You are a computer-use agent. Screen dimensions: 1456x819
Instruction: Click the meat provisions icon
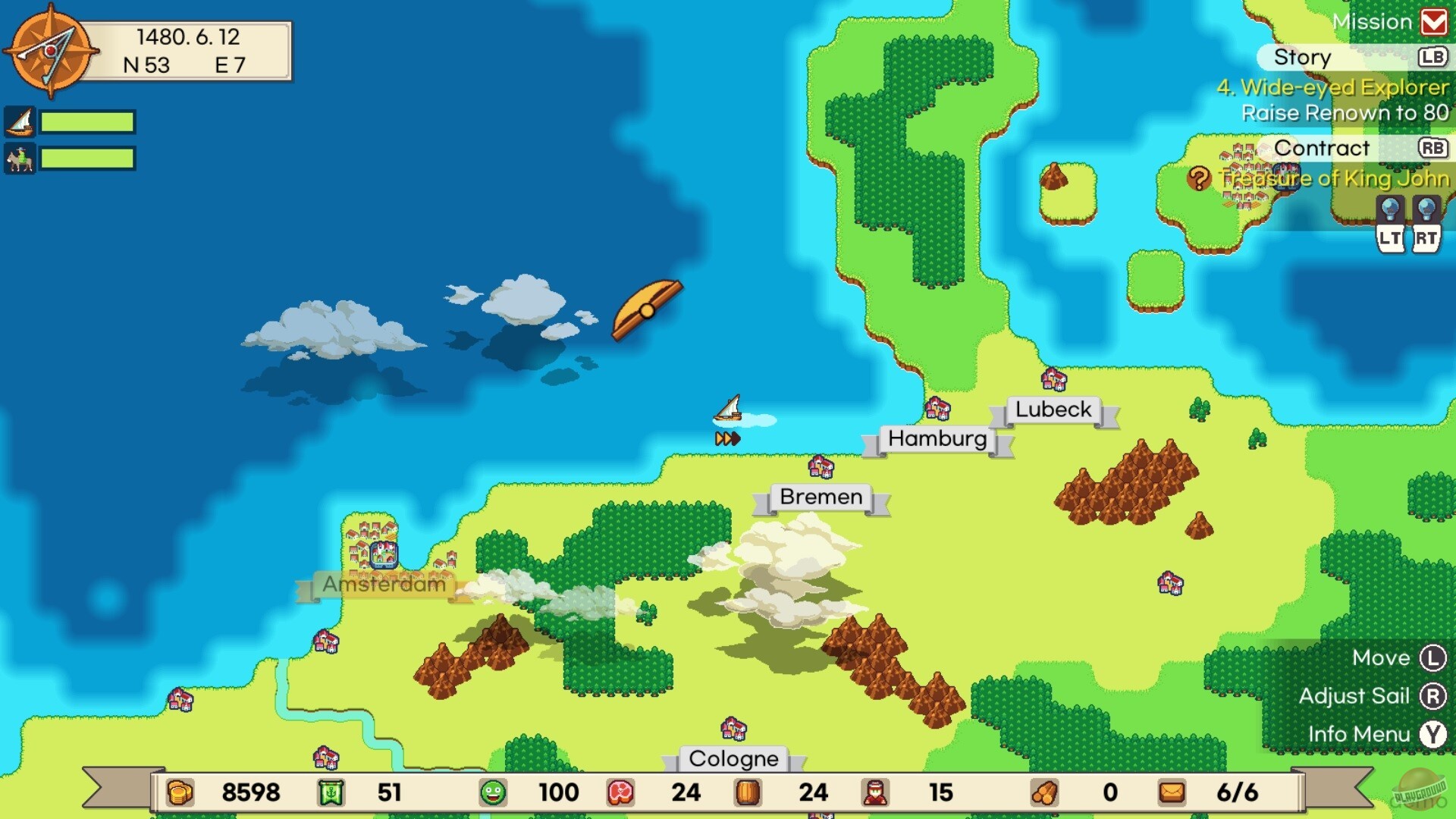pyautogui.click(x=620, y=793)
